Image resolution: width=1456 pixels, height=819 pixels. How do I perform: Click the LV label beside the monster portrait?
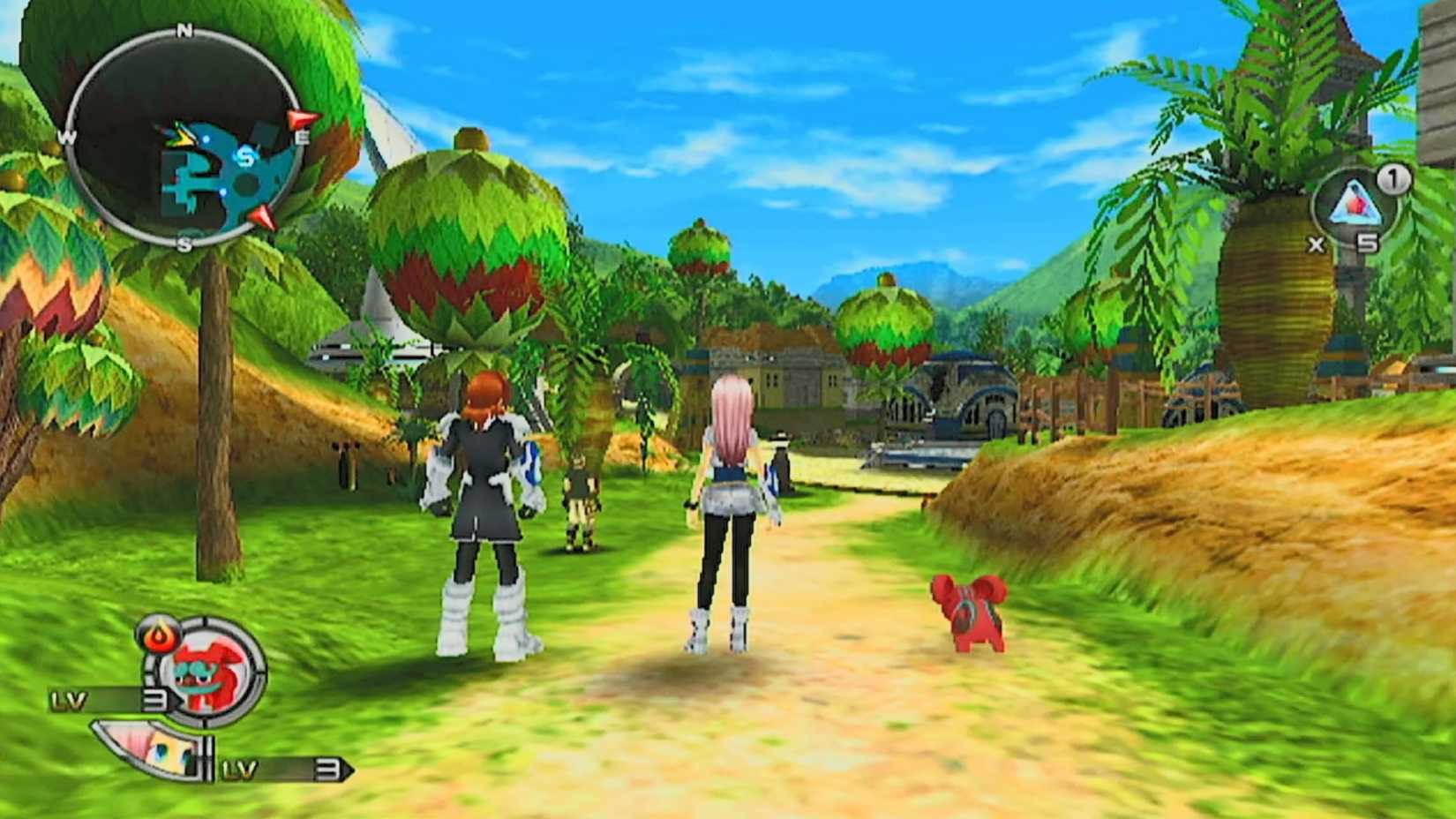(x=70, y=699)
